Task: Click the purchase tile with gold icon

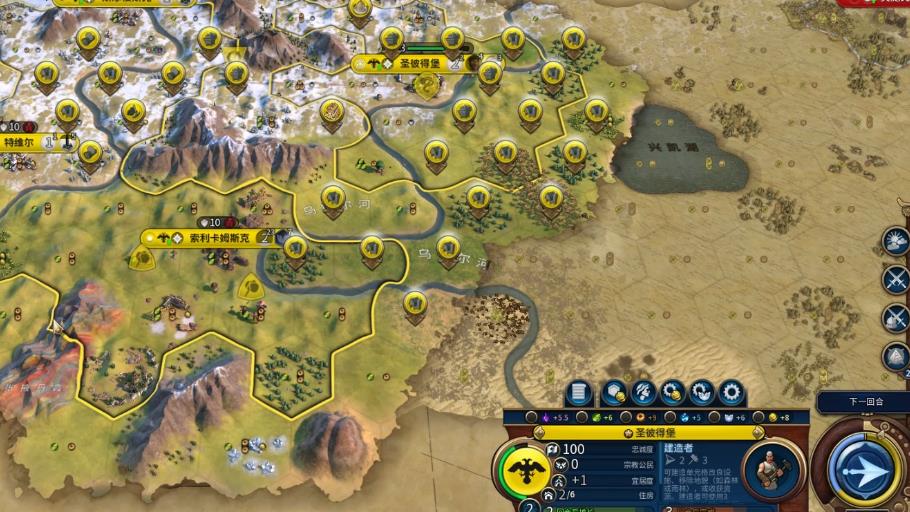Action: pyautogui.click(x=614, y=393)
